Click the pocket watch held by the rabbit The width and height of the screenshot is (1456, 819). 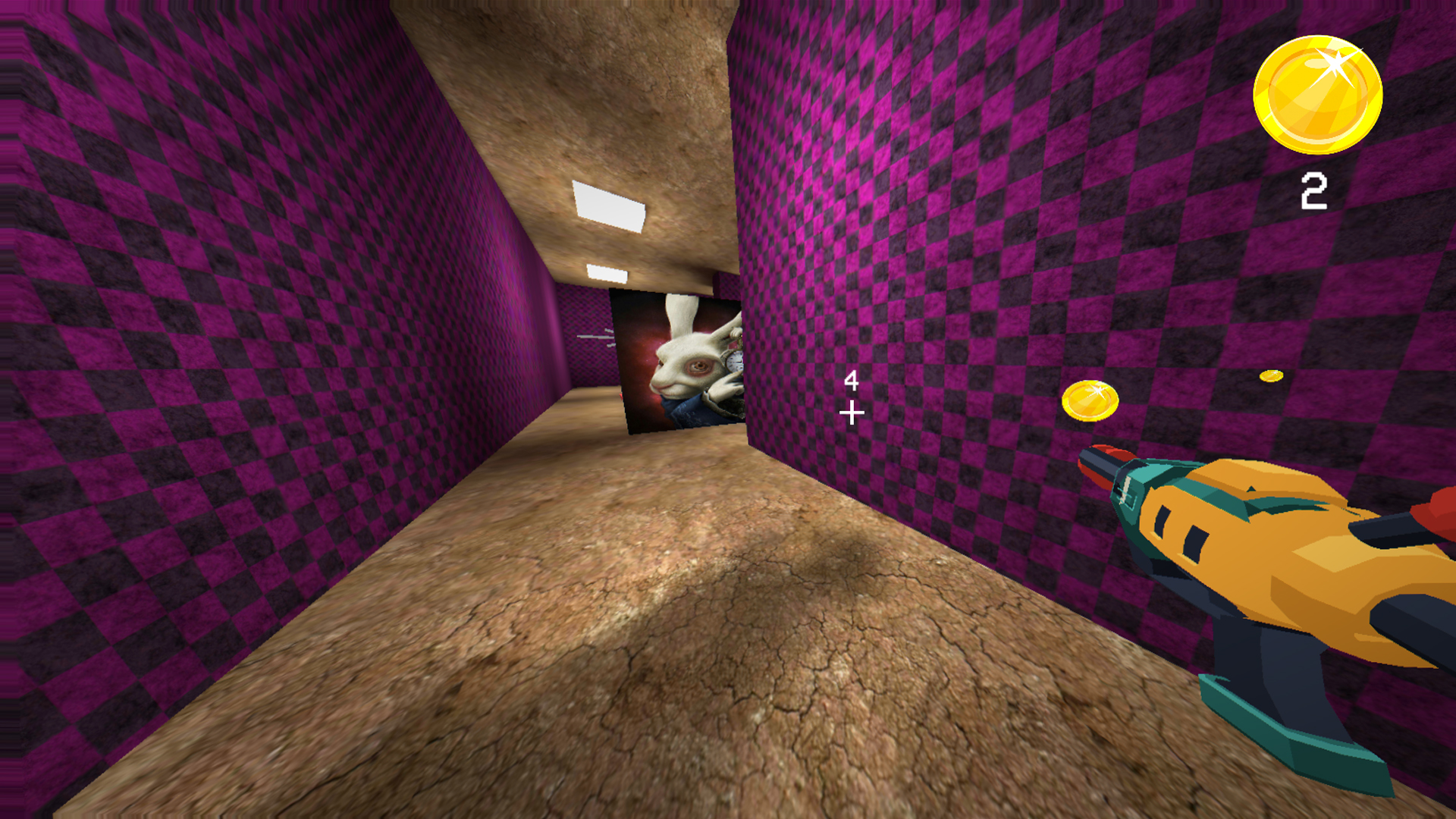click(x=734, y=362)
